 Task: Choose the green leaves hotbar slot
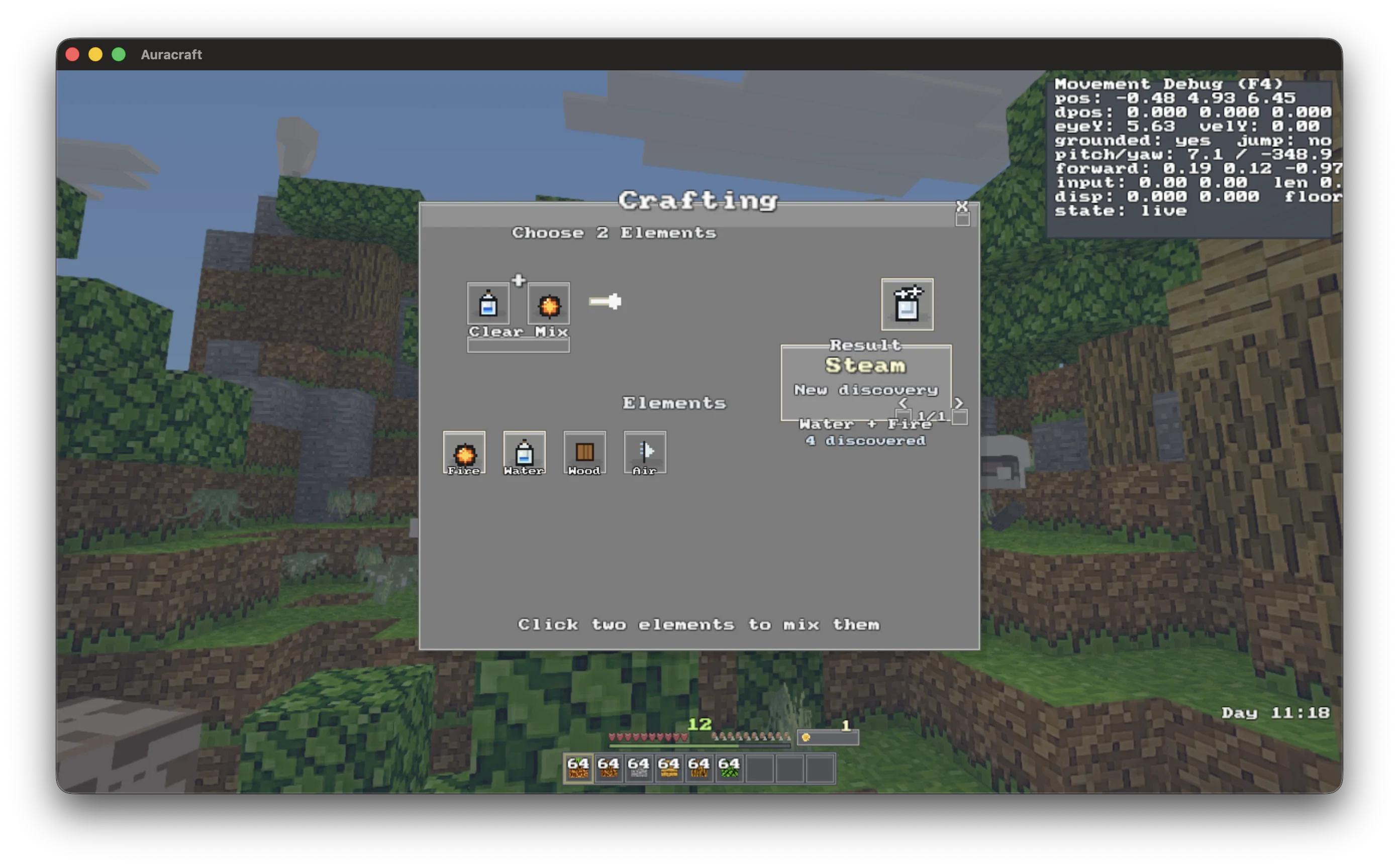(729, 769)
